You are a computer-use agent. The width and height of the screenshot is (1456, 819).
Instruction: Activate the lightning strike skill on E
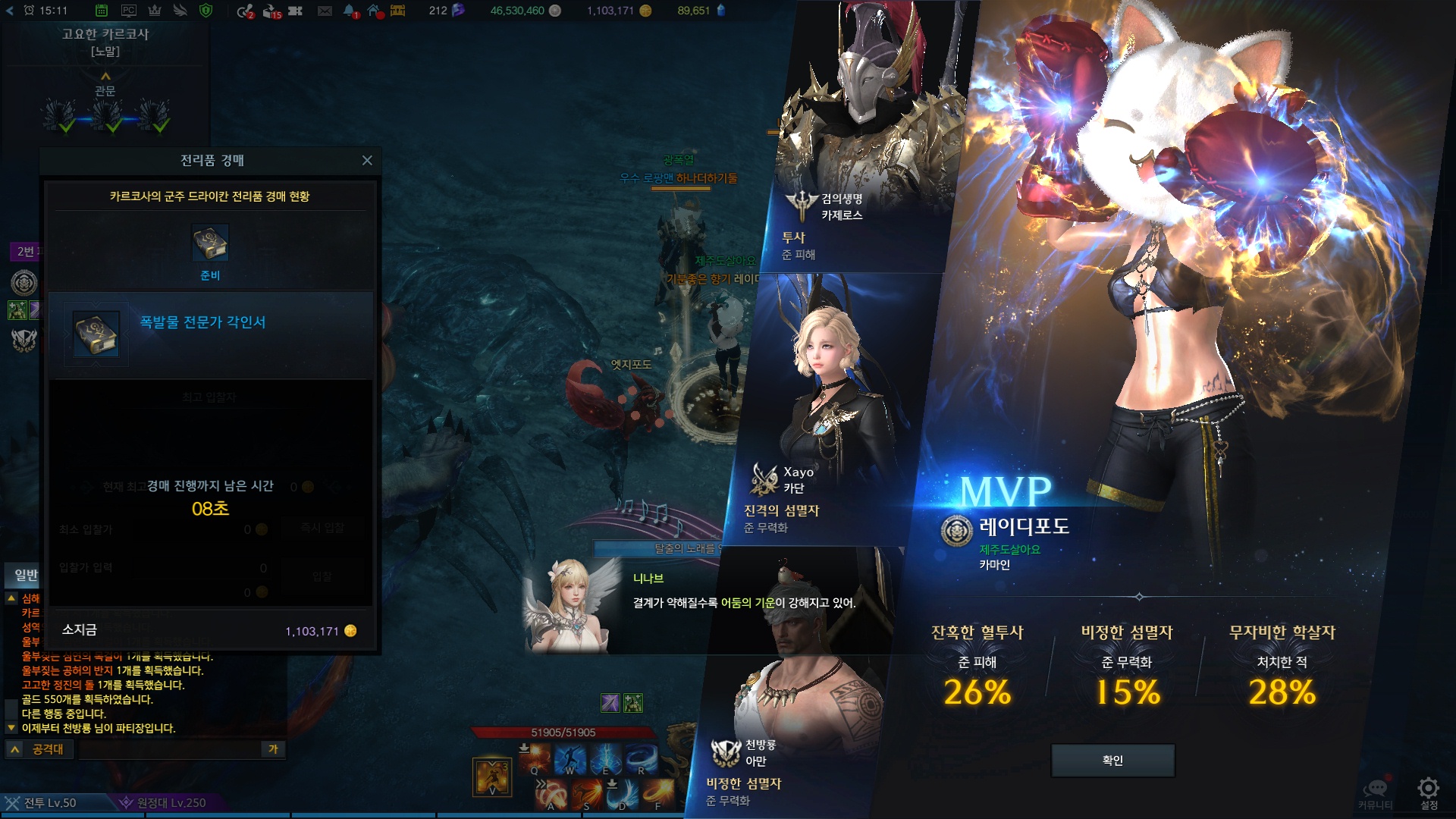pos(606,757)
